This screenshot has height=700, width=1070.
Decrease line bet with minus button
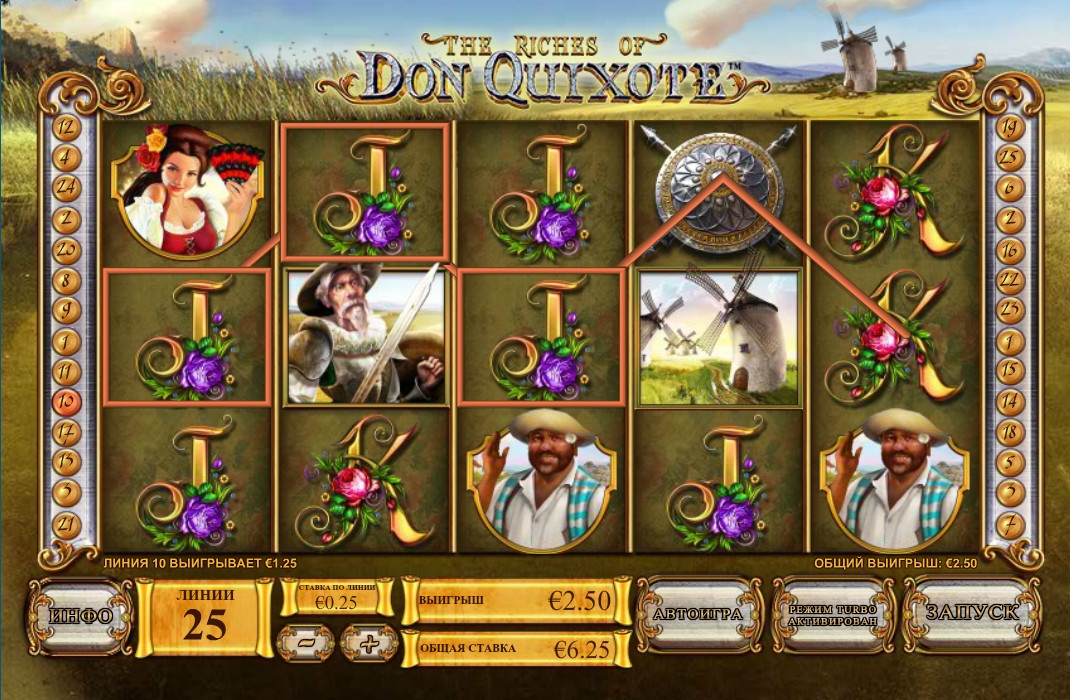pos(306,643)
